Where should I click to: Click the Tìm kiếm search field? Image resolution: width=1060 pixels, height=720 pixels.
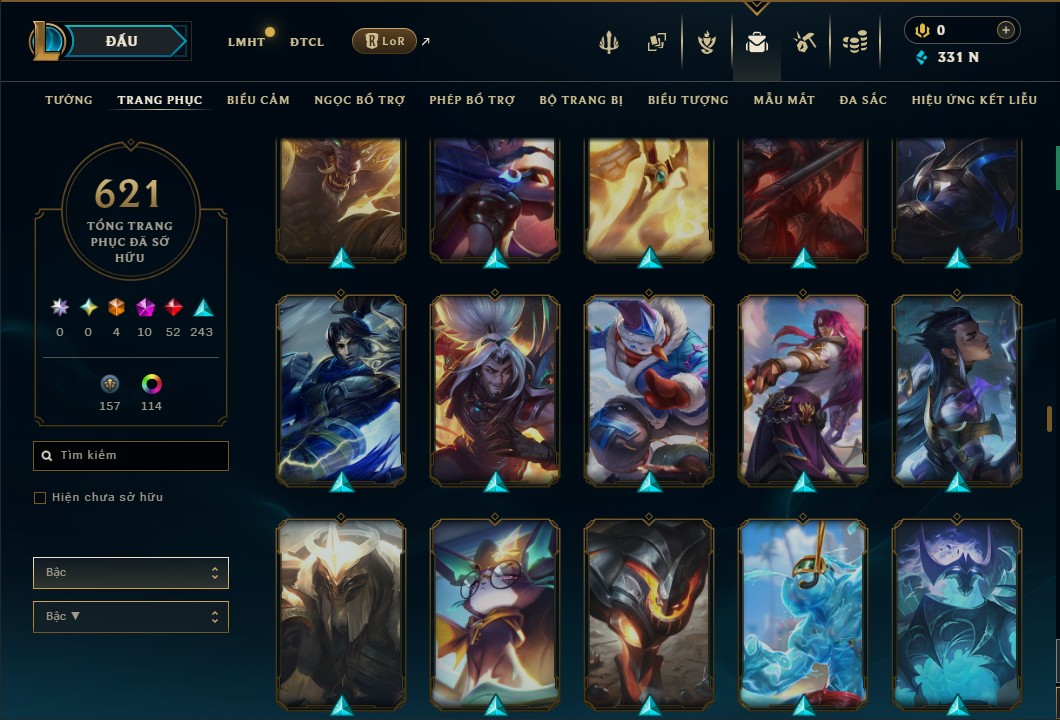(131, 456)
